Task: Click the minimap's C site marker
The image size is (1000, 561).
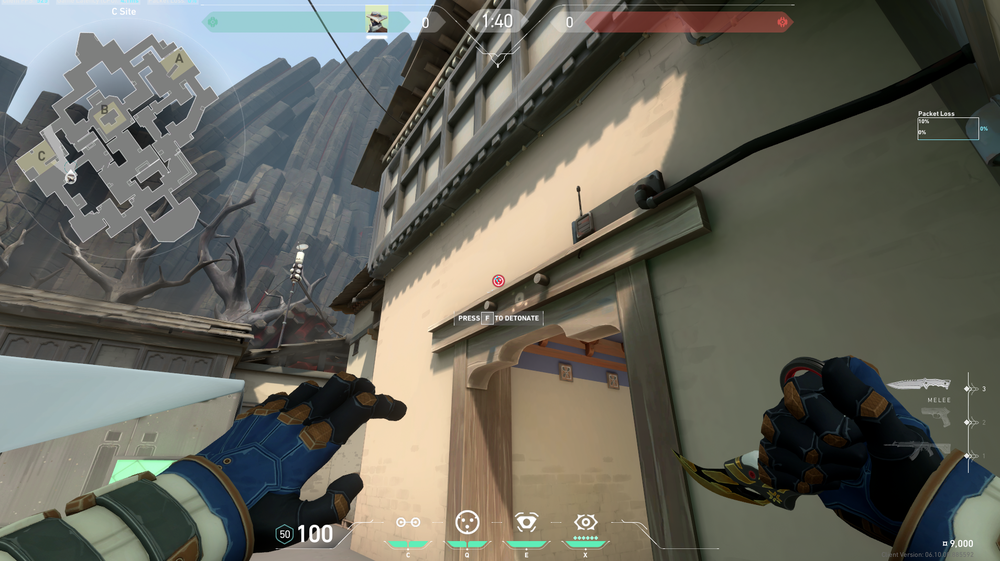Action: pos(42,156)
